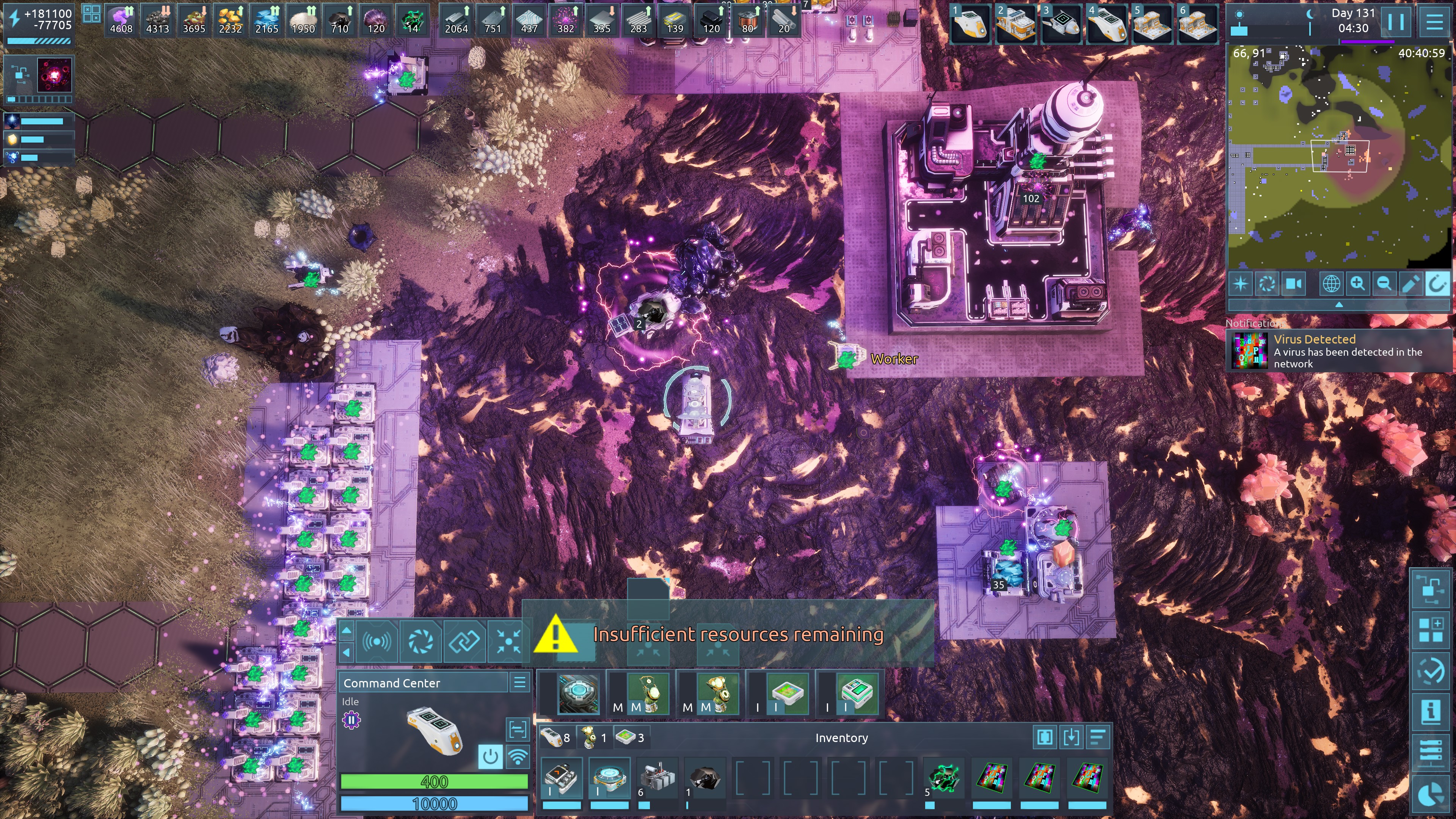Select the broadcast signal command icon
Viewport: 1456px width, 819px height.
pos(377,641)
